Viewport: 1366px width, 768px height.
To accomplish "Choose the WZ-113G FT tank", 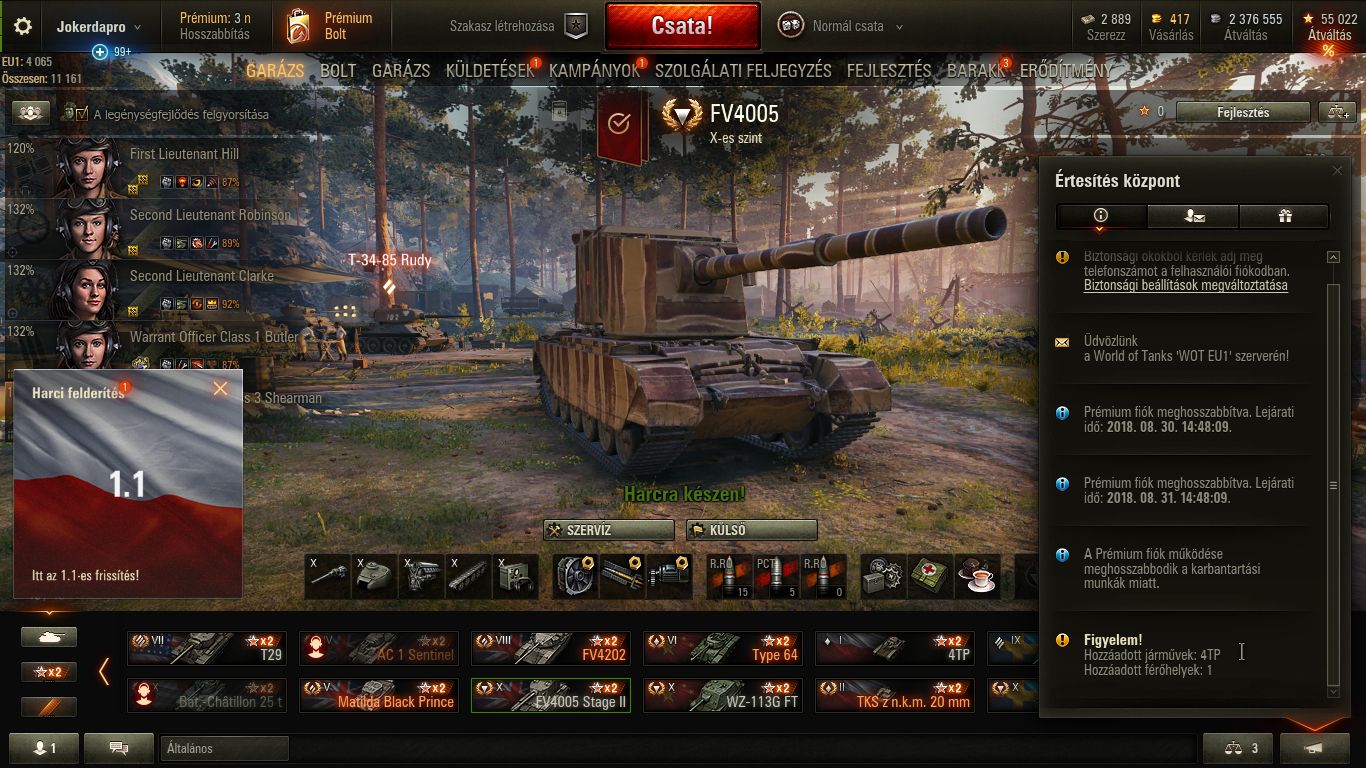I will click(x=722, y=695).
